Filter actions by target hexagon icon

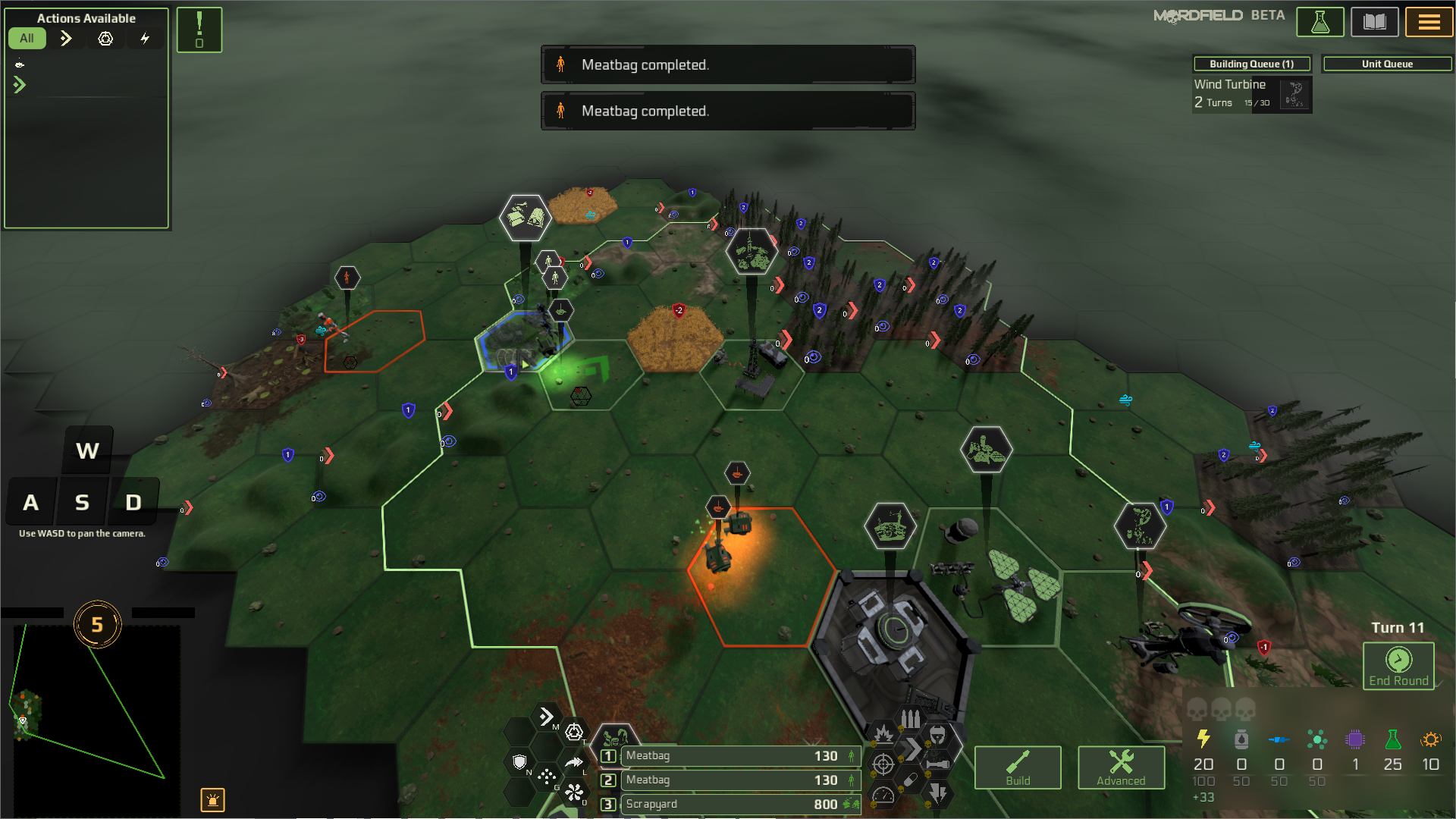[105, 38]
